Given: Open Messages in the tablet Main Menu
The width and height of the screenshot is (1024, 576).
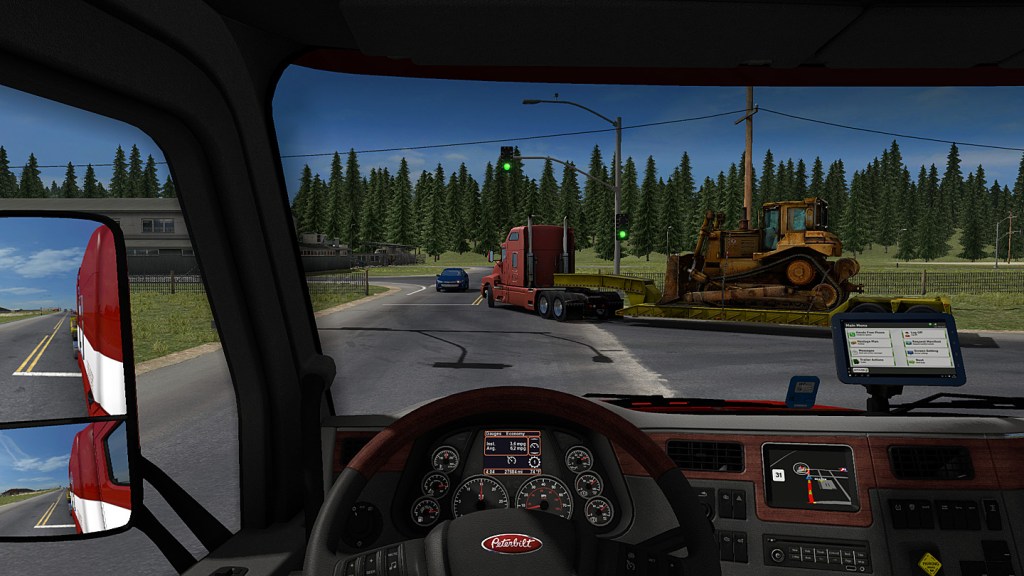Looking at the screenshot, I should coord(871,352).
